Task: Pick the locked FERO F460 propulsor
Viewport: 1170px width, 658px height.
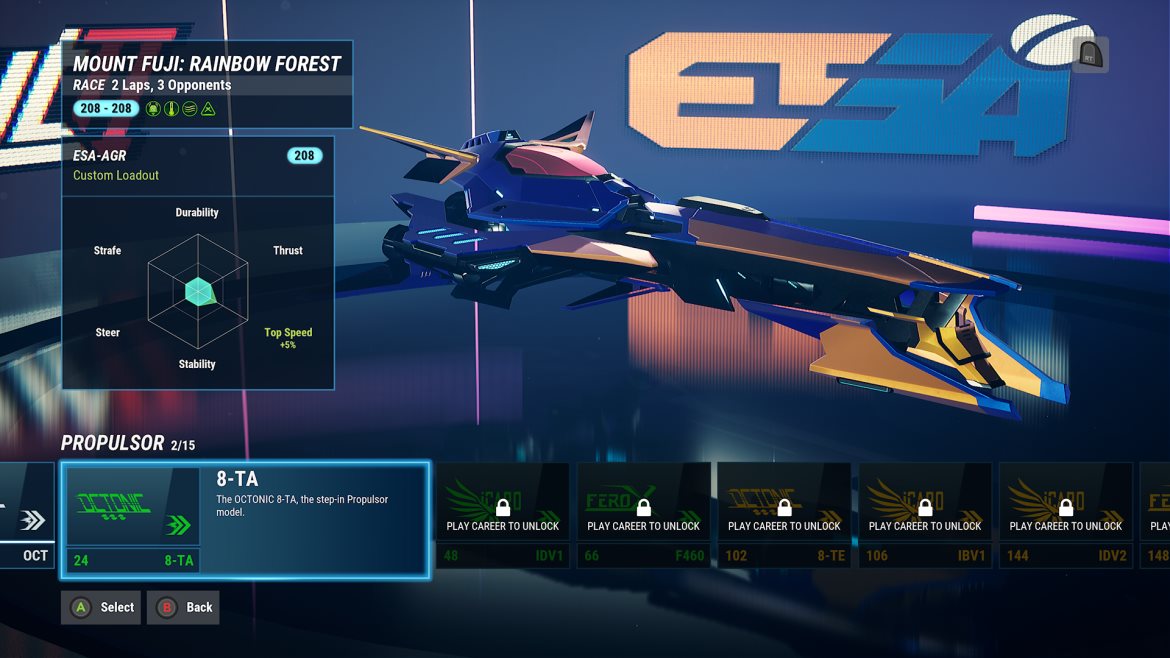Action: (x=644, y=515)
